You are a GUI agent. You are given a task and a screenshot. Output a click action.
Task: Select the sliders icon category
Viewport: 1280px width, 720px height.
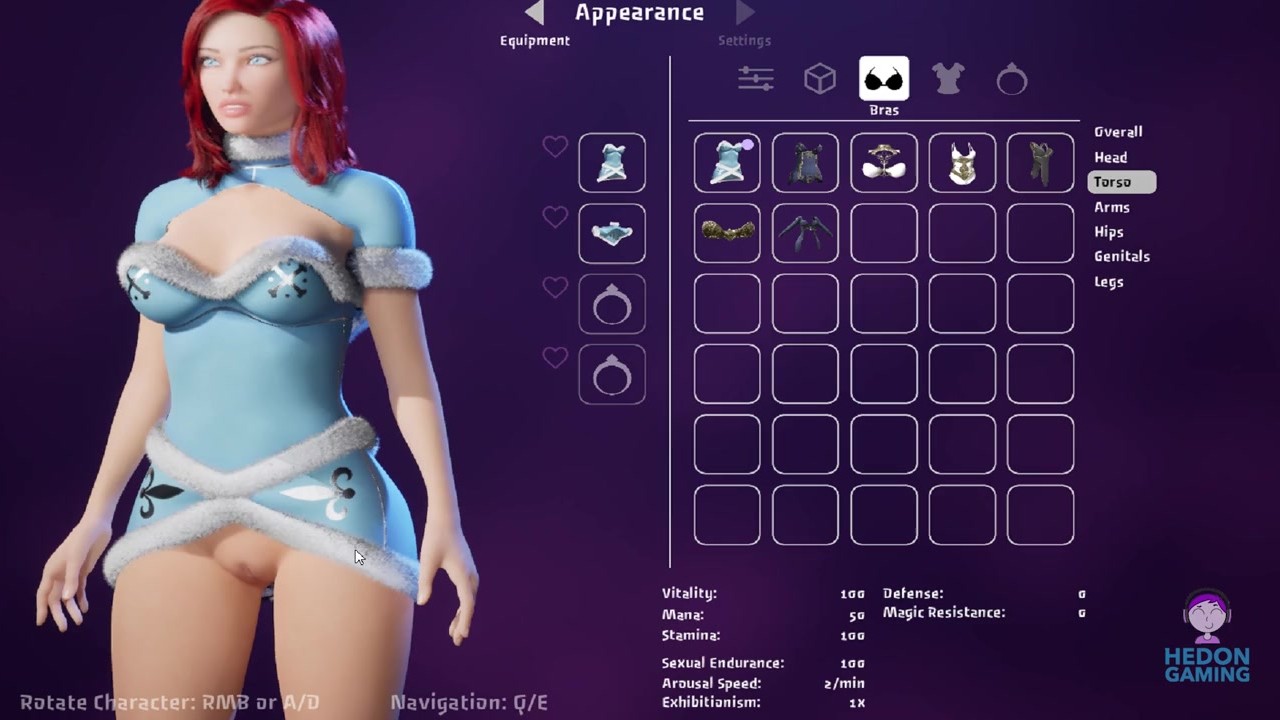coord(756,79)
